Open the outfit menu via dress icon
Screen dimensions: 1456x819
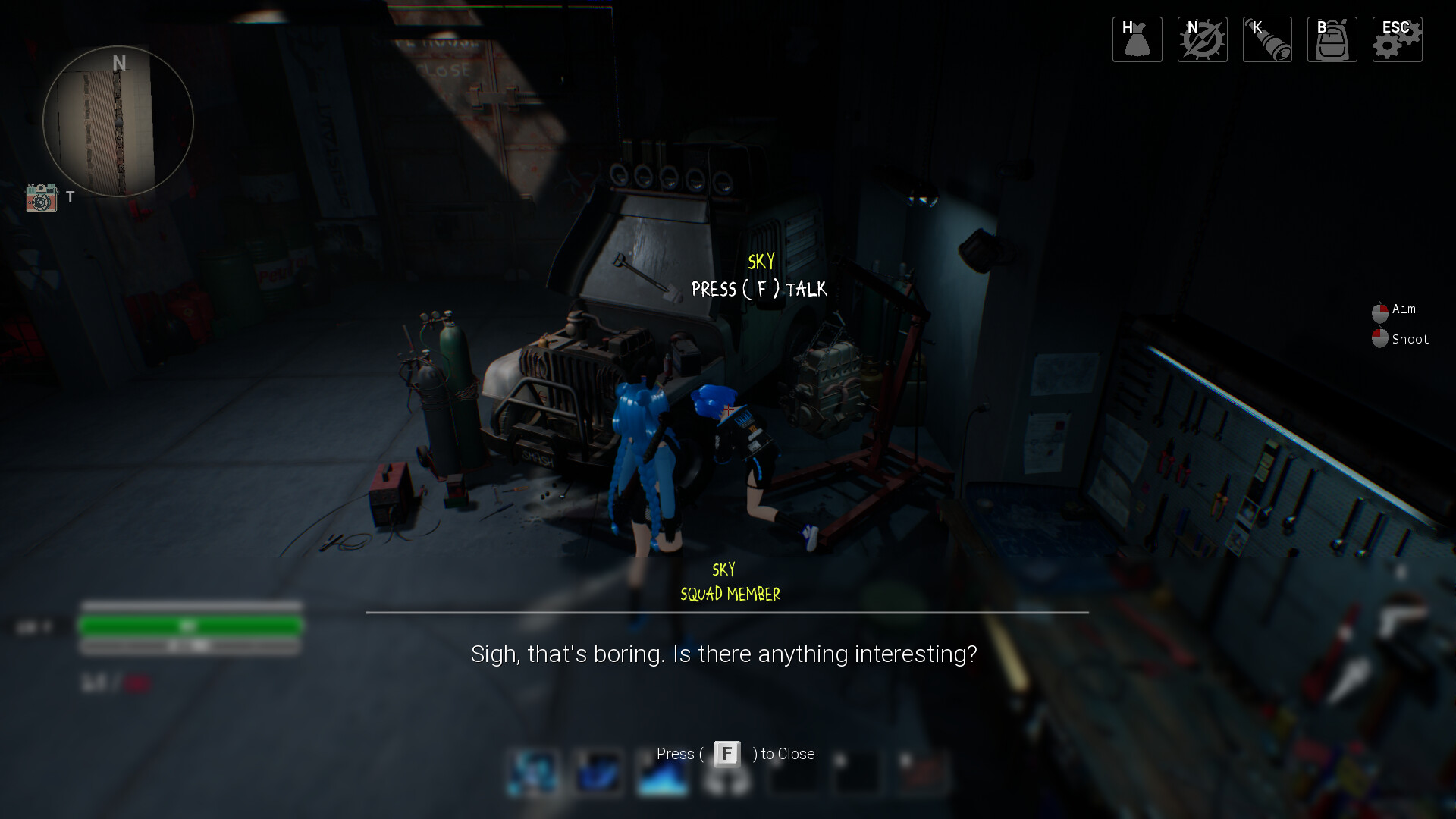click(1136, 39)
